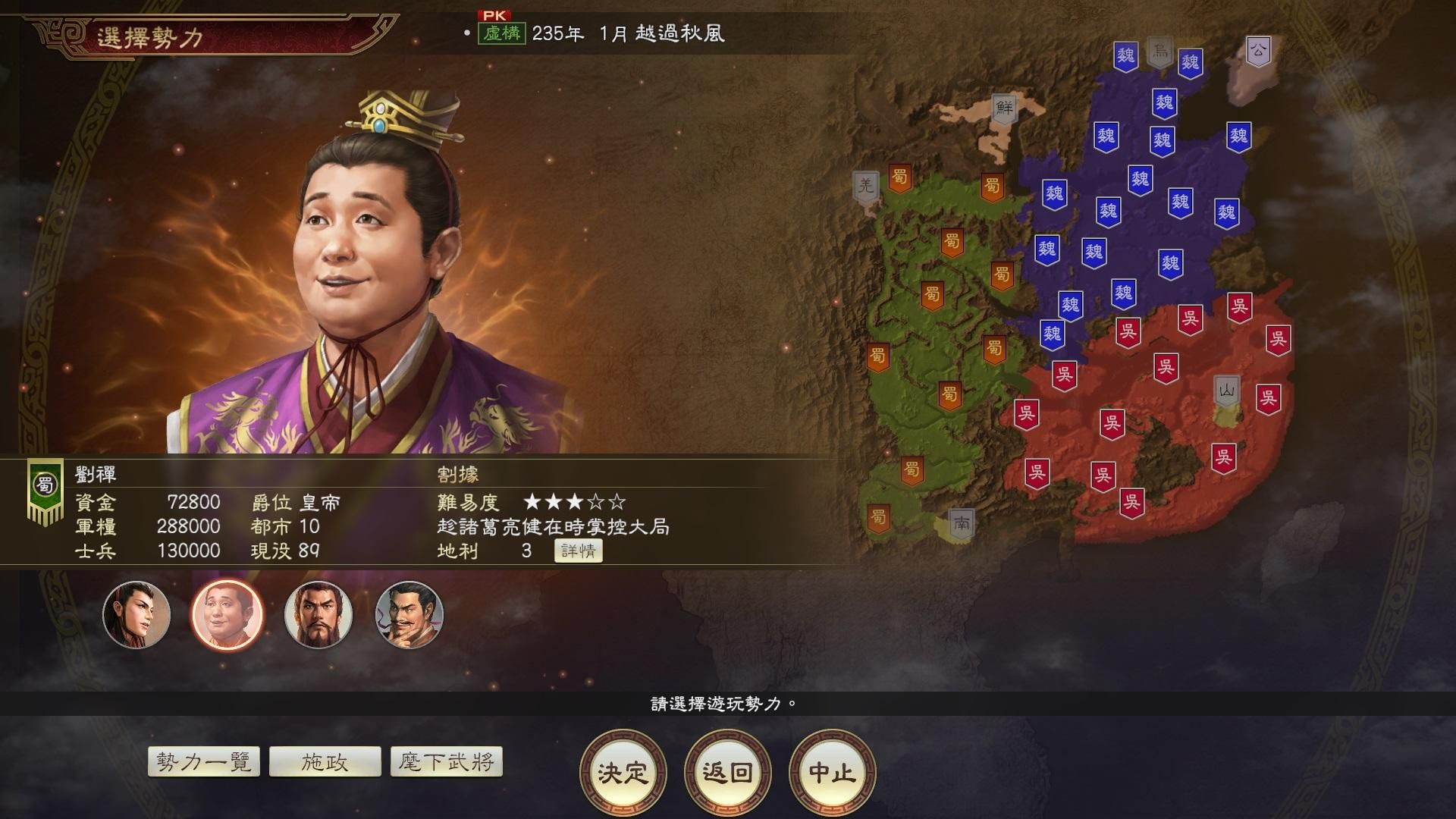Click the 烏 banner at top of the map
Viewport: 1456px width, 819px height.
[1159, 52]
